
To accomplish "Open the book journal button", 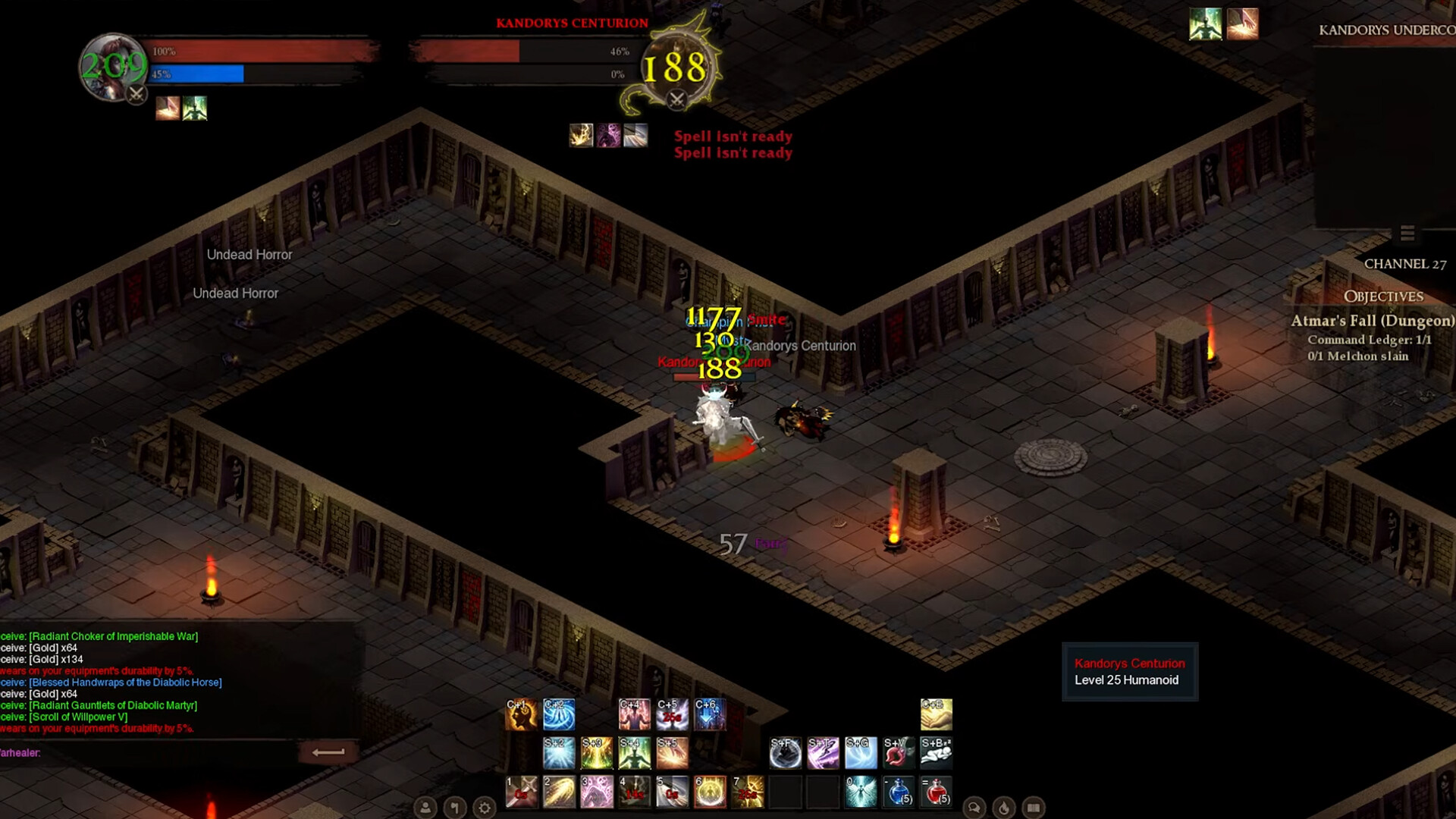I will [x=1034, y=808].
